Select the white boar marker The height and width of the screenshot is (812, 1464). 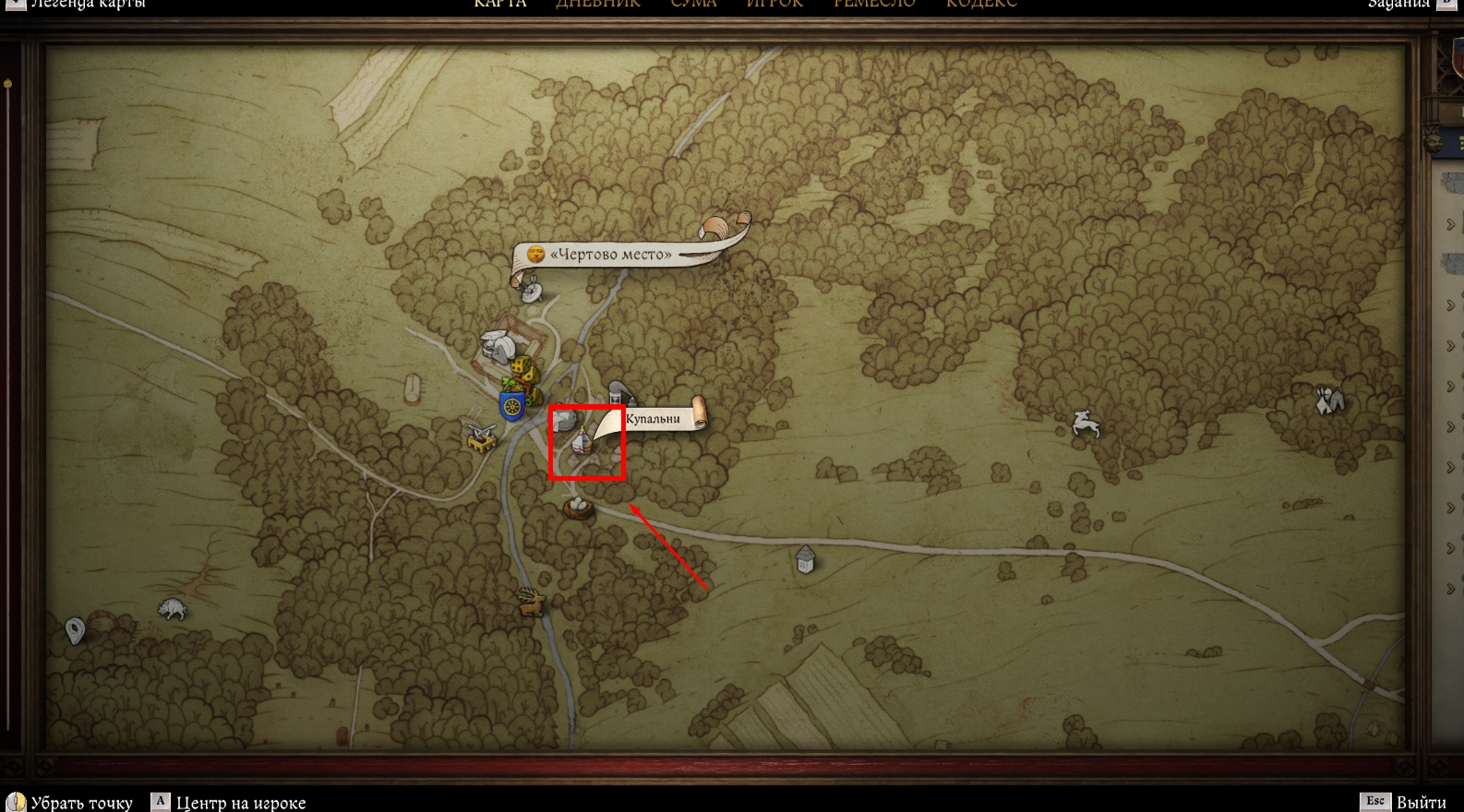point(173,609)
